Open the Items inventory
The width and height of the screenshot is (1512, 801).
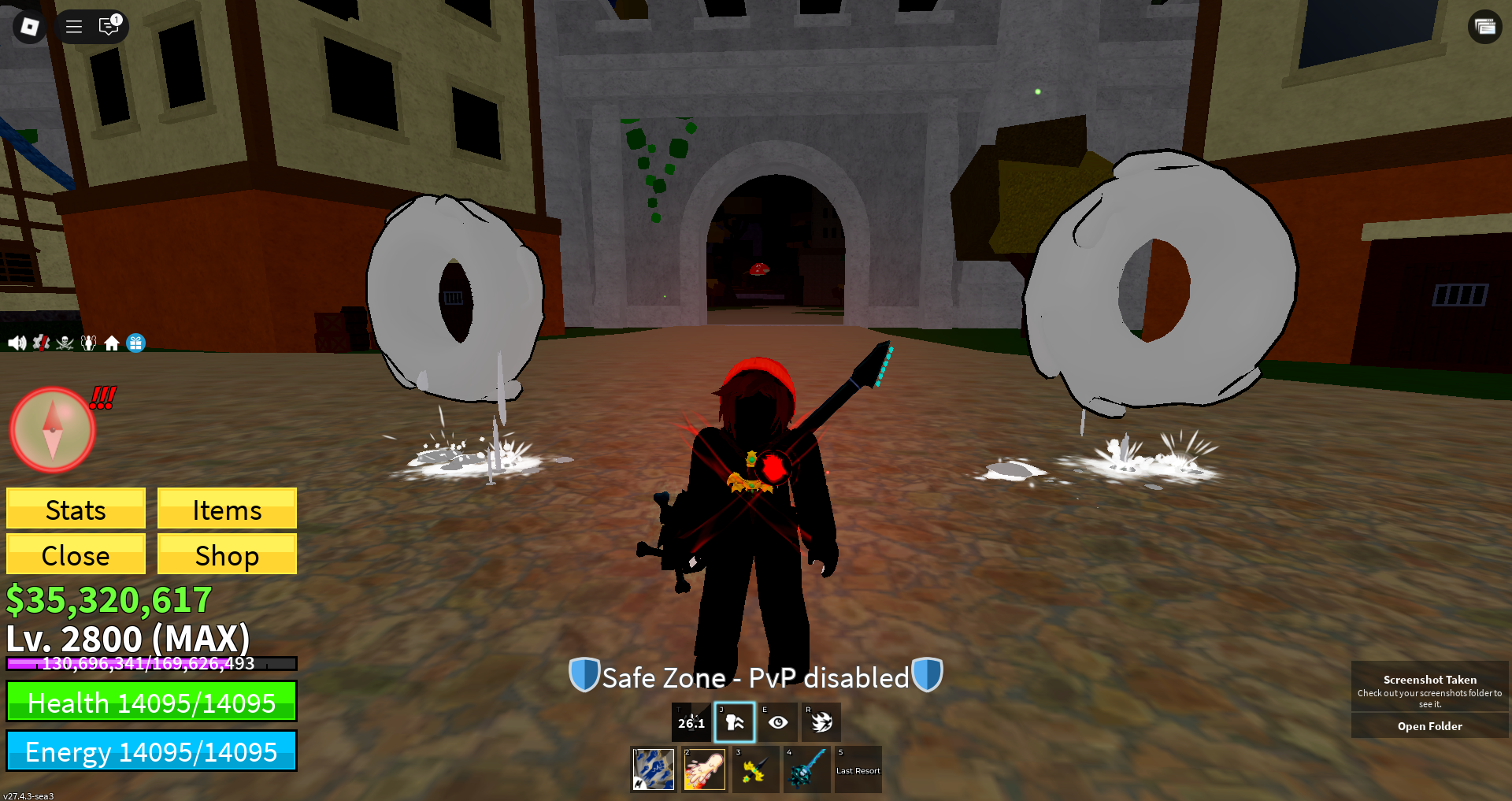pos(227,509)
